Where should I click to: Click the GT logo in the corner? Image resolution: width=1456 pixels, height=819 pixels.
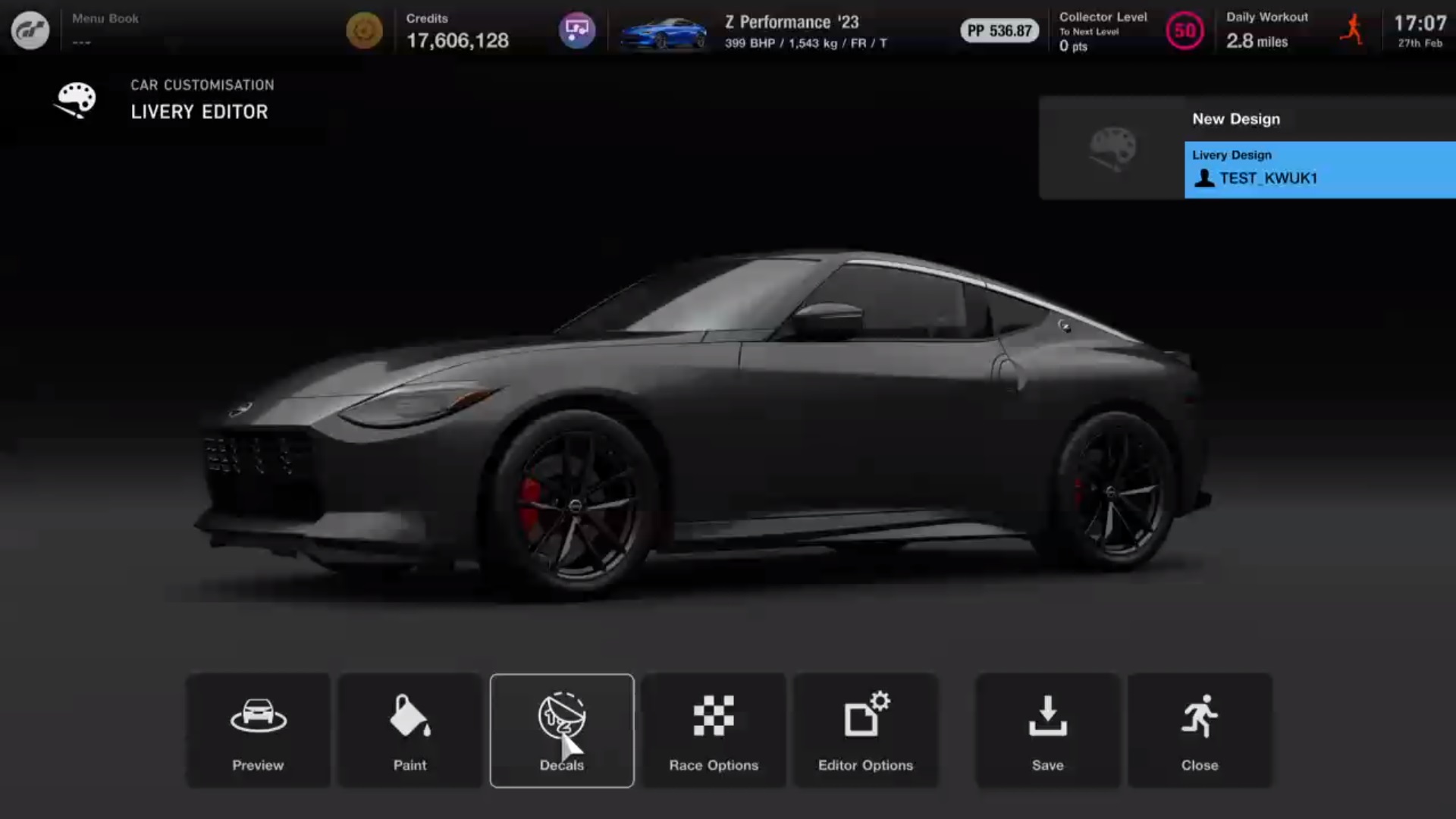[x=30, y=30]
